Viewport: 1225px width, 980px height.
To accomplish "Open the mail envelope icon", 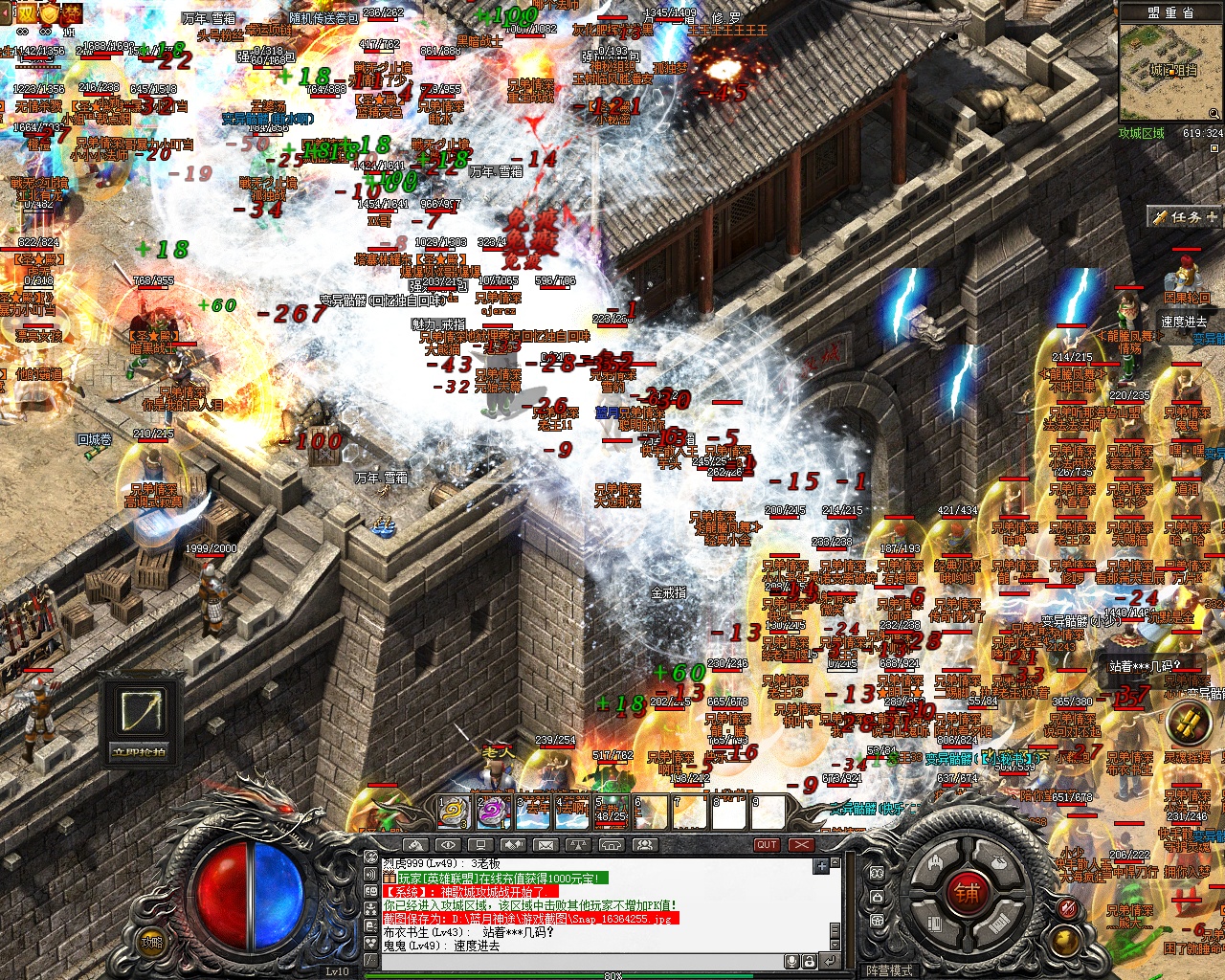I will point(546,845).
